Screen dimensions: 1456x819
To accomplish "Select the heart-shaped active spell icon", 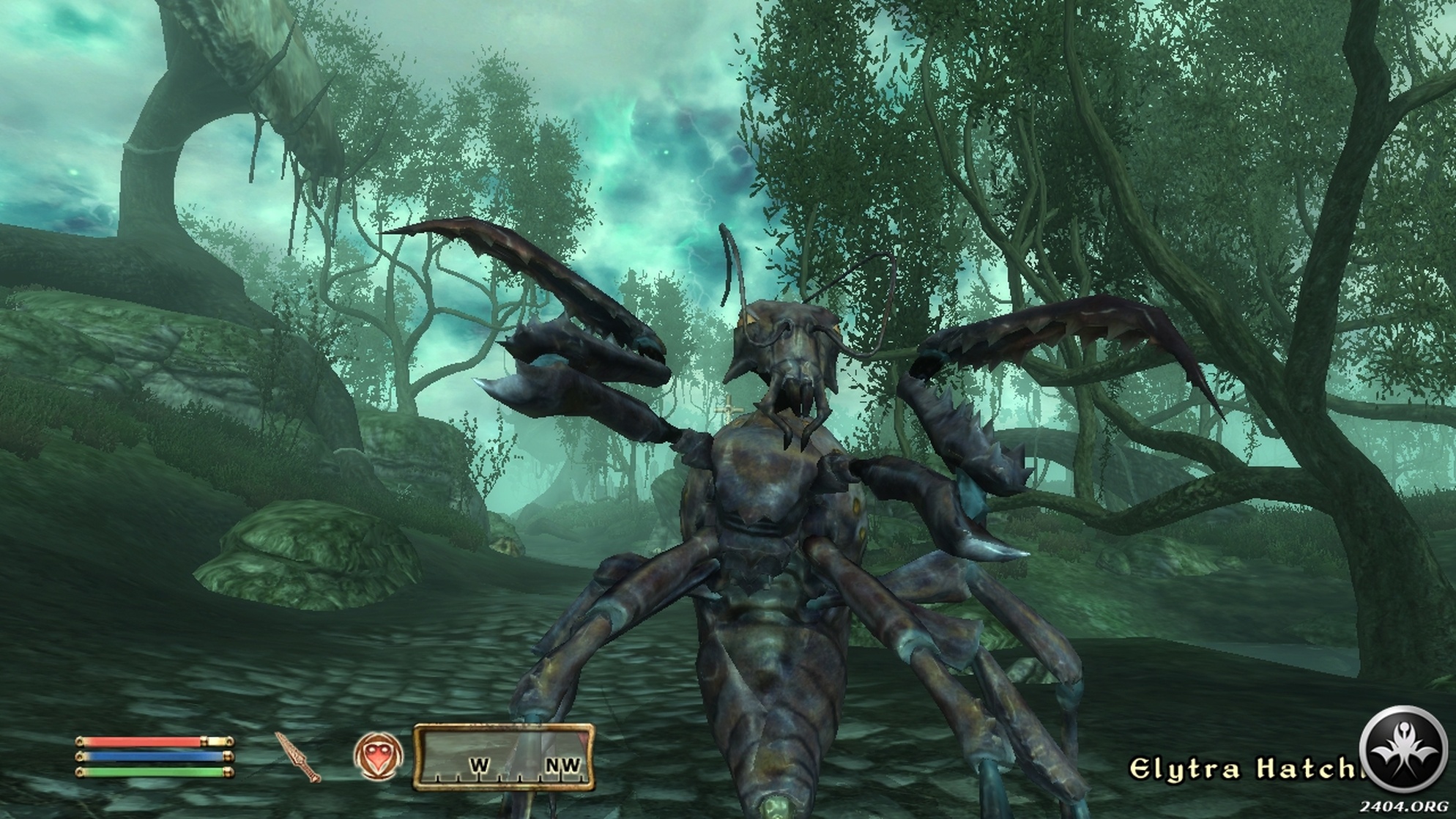I will (x=378, y=755).
